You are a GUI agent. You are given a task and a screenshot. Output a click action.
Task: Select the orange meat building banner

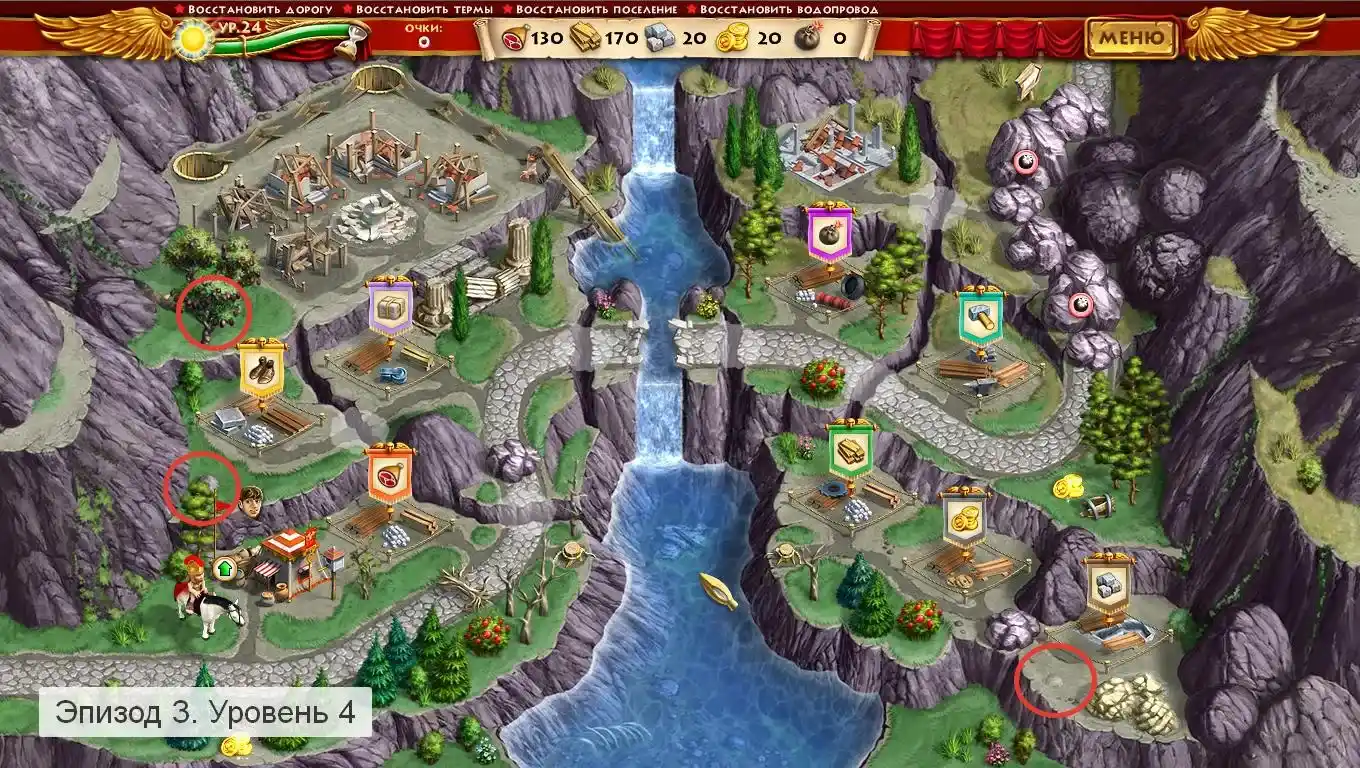[389, 475]
